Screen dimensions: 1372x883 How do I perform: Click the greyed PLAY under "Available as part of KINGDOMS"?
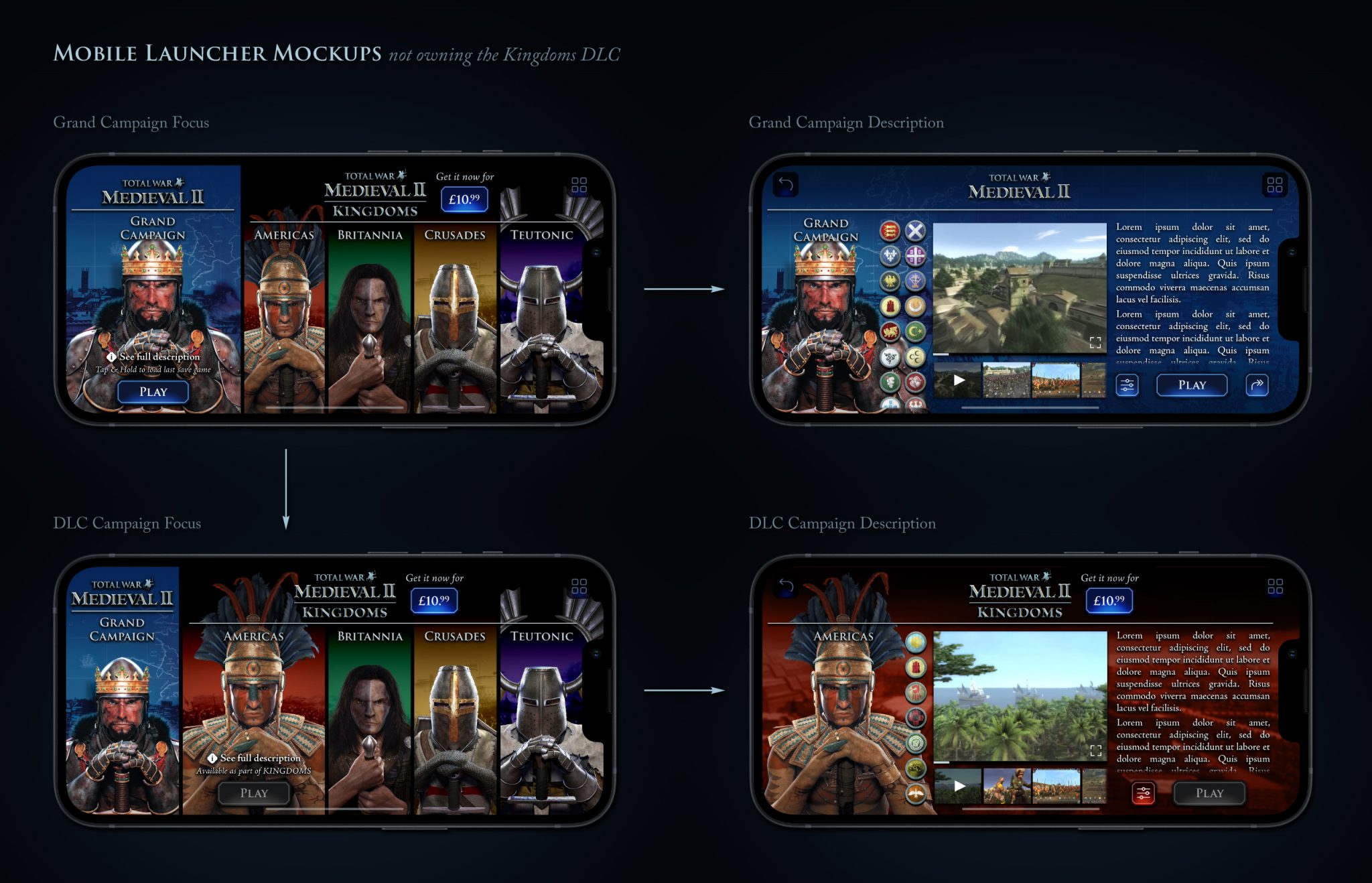coord(254,793)
